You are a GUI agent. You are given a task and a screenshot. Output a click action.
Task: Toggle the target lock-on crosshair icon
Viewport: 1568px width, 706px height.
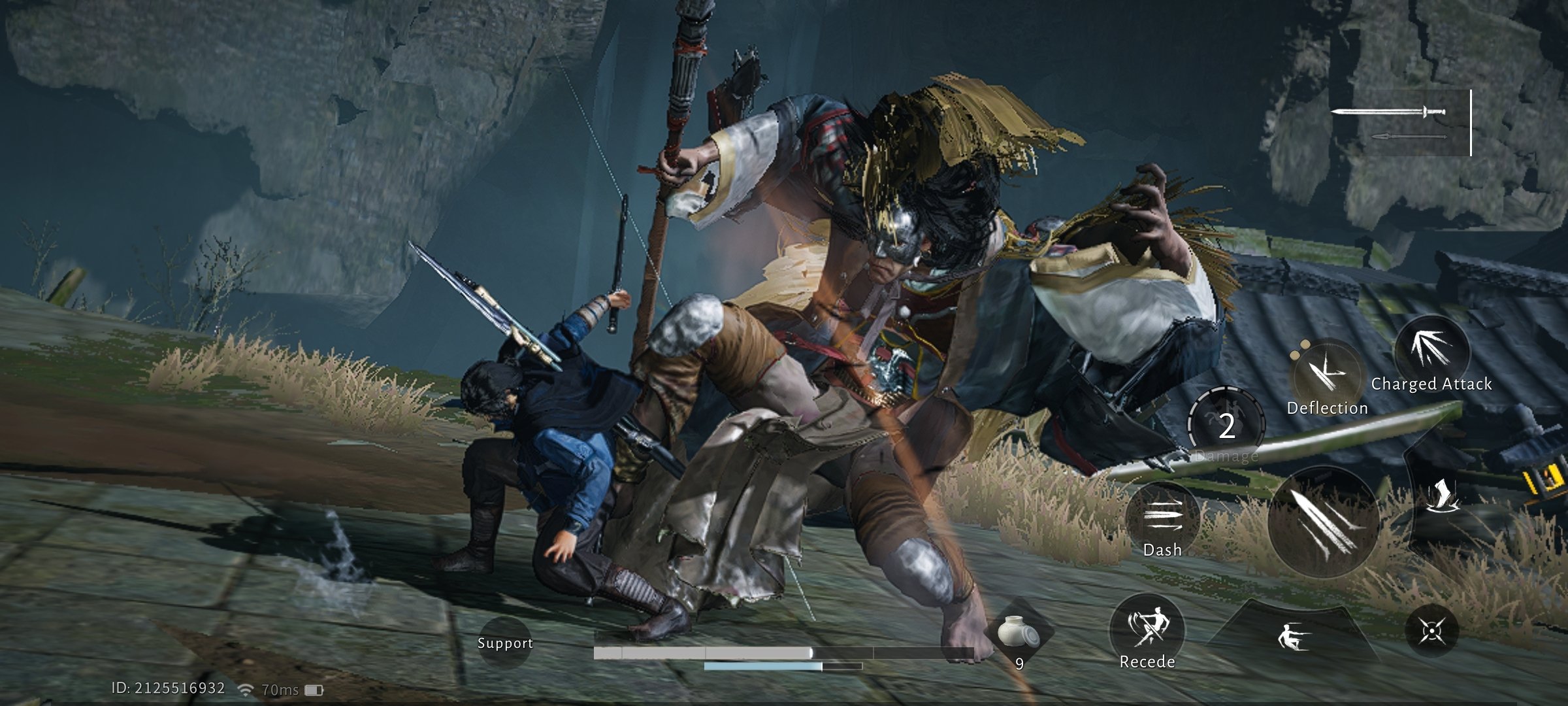(x=1431, y=631)
